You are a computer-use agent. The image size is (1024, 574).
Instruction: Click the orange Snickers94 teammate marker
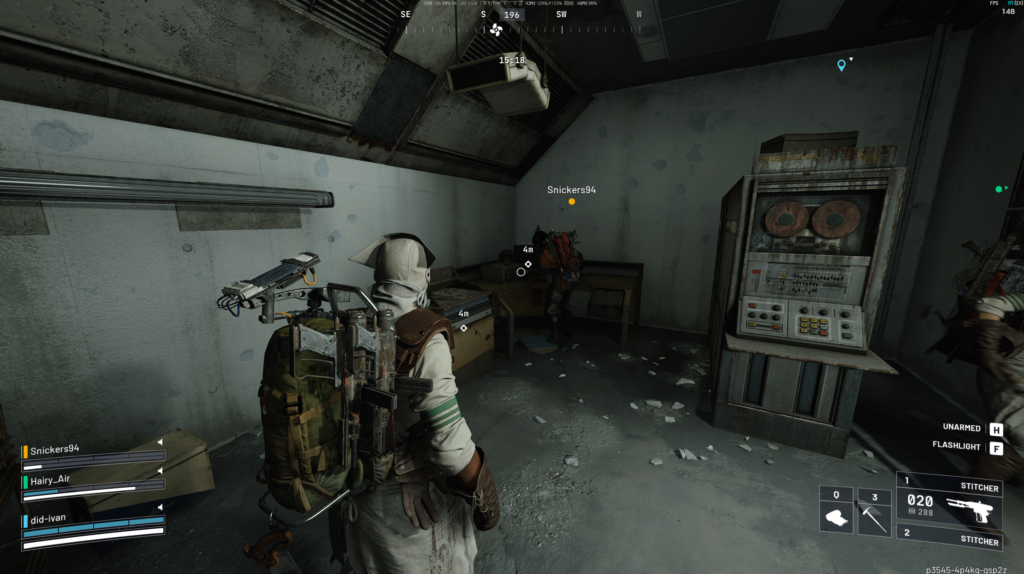[572, 201]
